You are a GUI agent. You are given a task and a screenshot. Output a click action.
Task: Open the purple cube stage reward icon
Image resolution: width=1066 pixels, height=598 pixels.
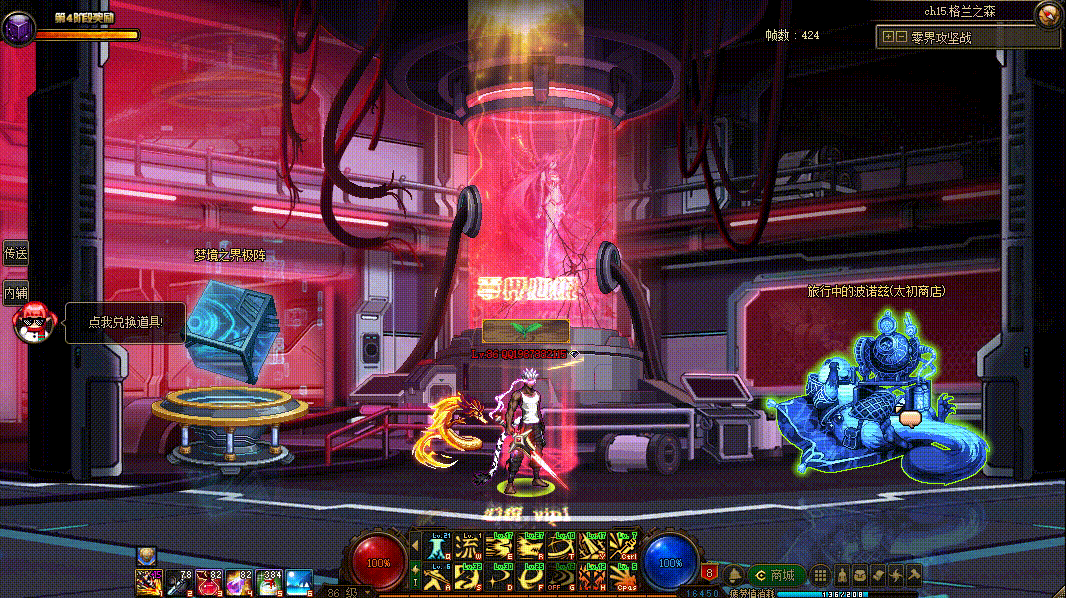[x=17, y=29]
